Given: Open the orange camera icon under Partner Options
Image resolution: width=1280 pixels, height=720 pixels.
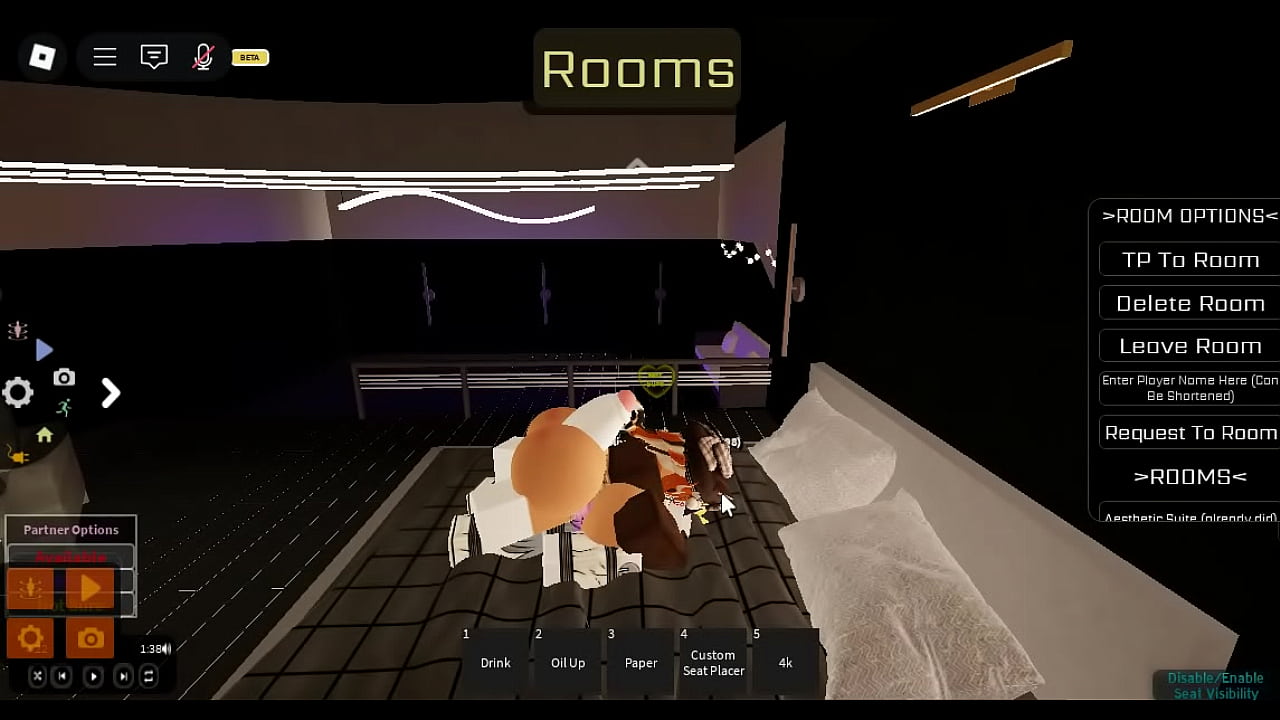Looking at the screenshot, I should click(x=90, y=637).
